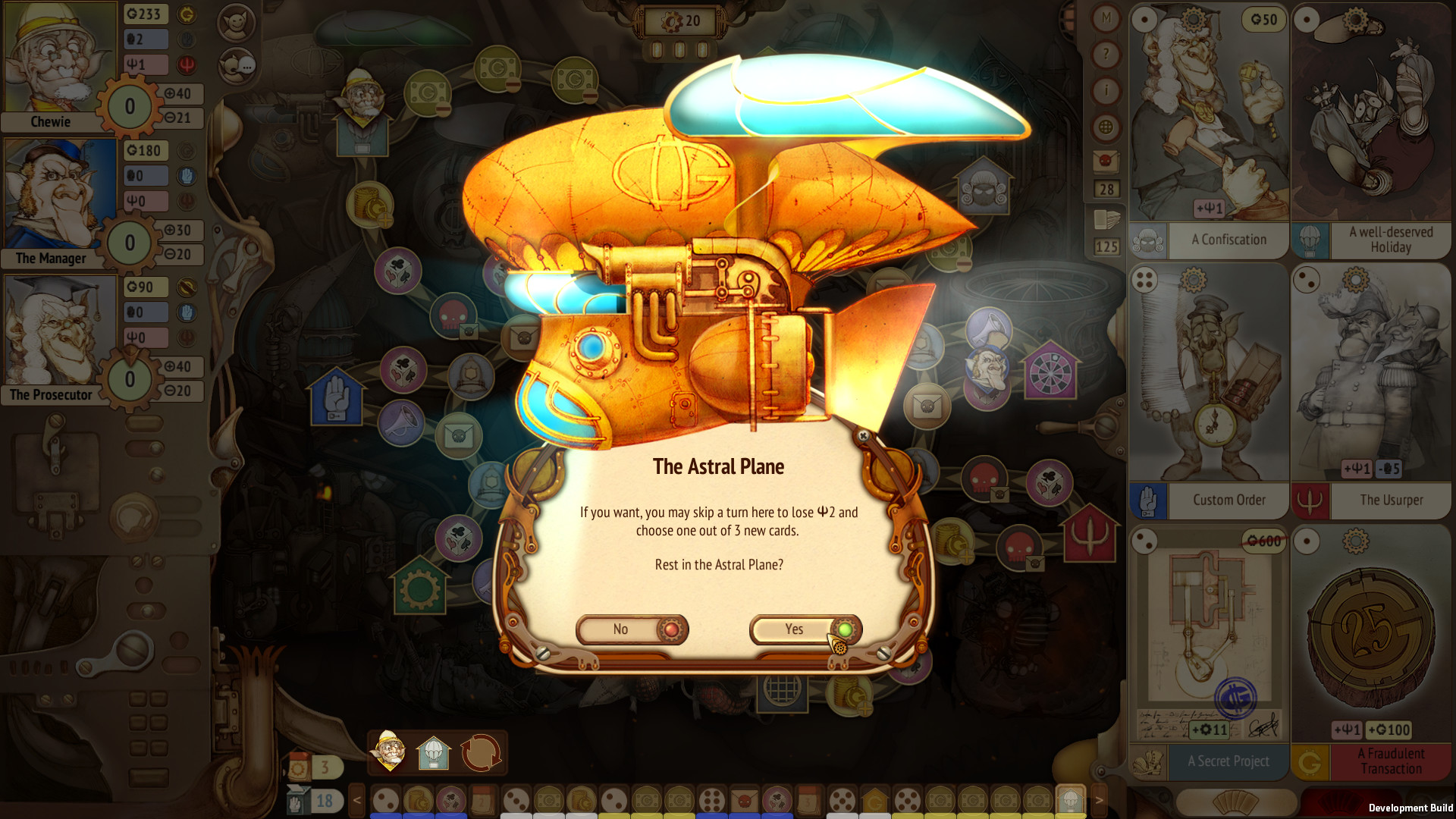Click Yes to rest in the Astral Plane
Image resolution: width=1456 pixels, height=819 pixels.
click(793, 629)
